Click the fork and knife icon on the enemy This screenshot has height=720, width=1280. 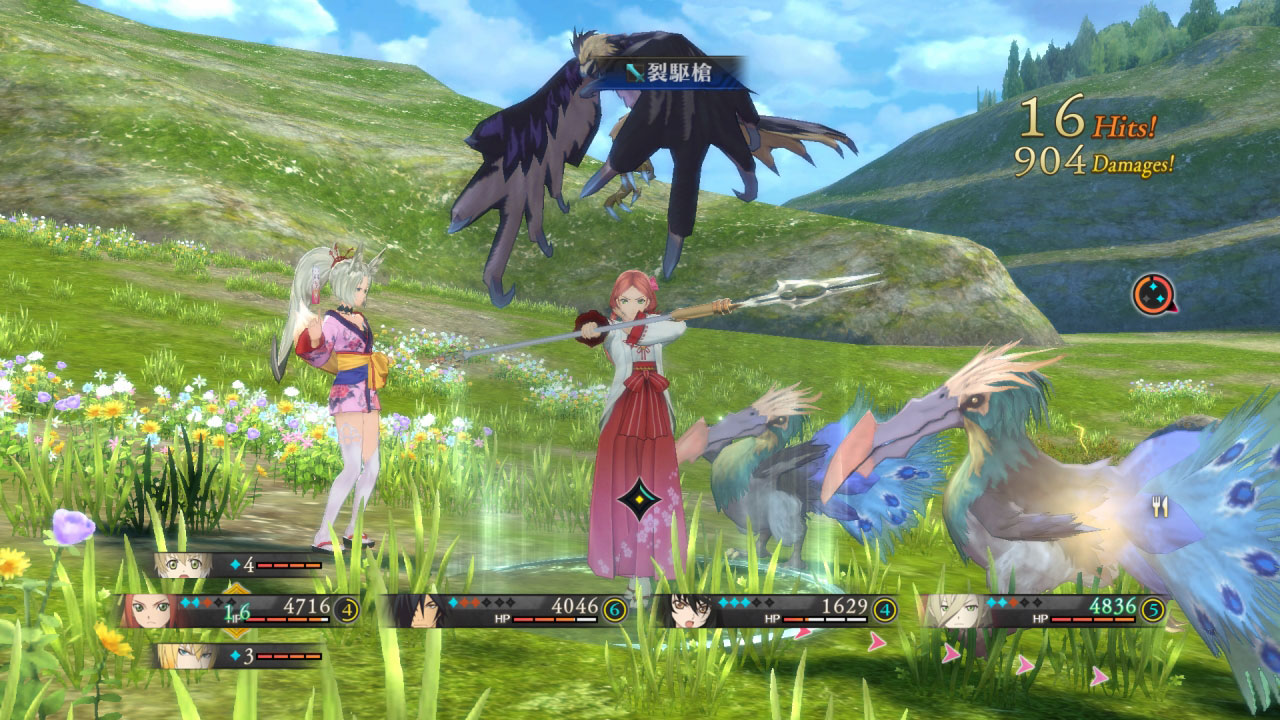1160,507
